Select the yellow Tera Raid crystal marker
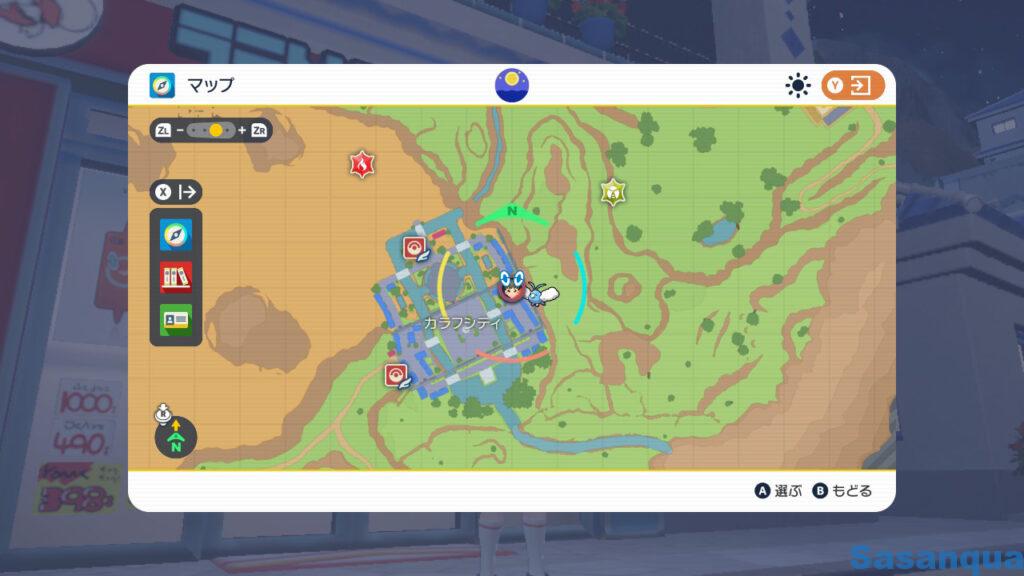 click(612, 191)
